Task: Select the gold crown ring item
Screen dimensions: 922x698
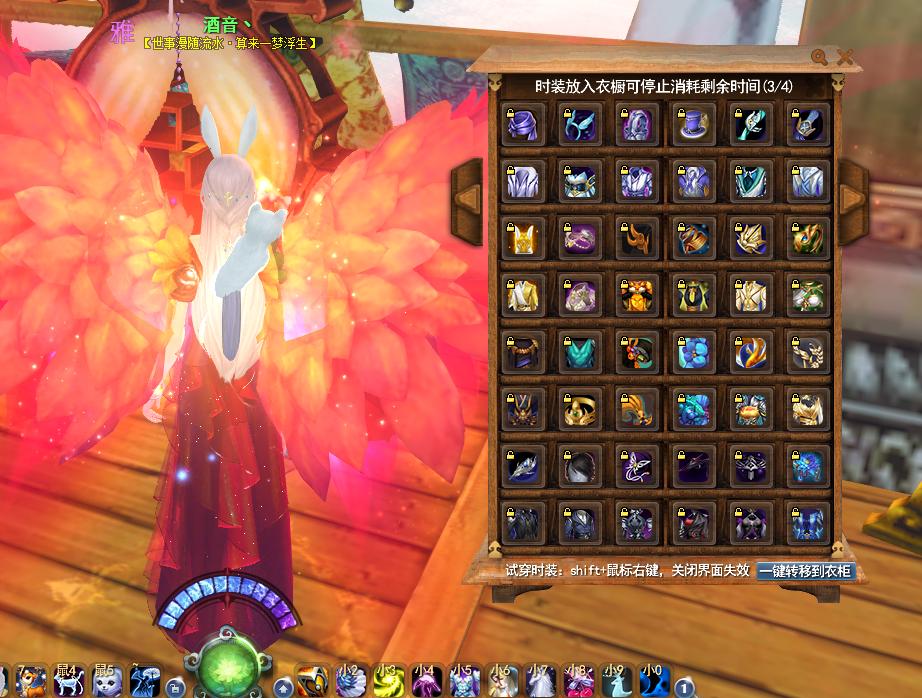Action: pos(580,410)
